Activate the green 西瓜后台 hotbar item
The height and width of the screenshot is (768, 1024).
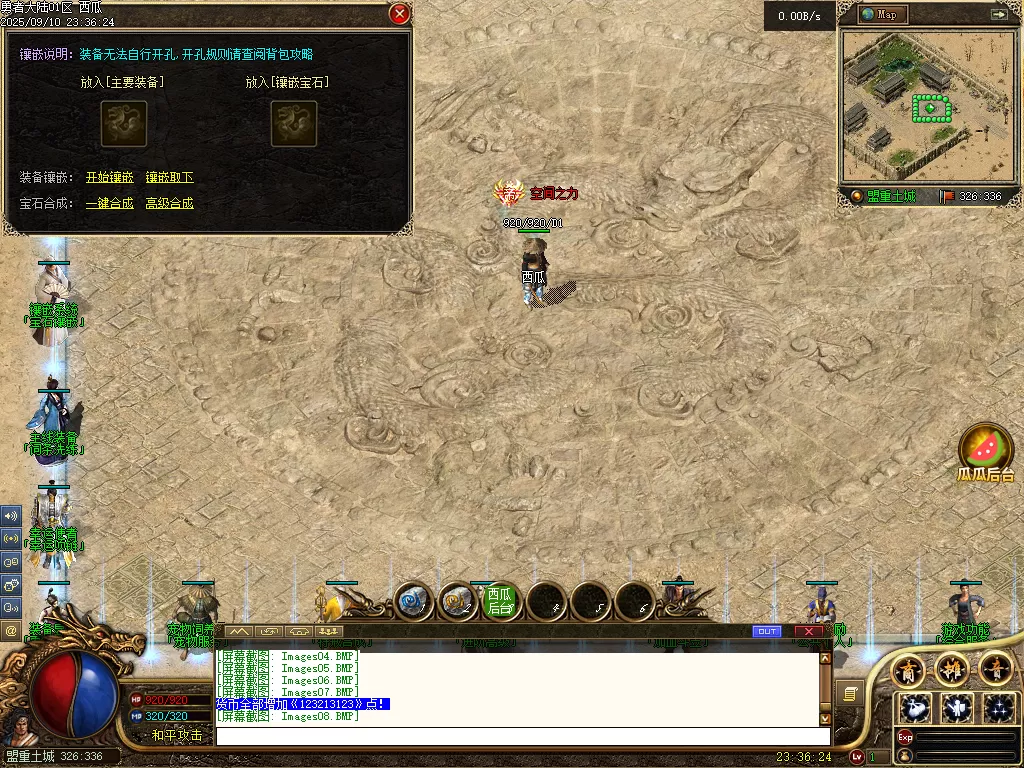pyautogui.click(x=500, y=600)
